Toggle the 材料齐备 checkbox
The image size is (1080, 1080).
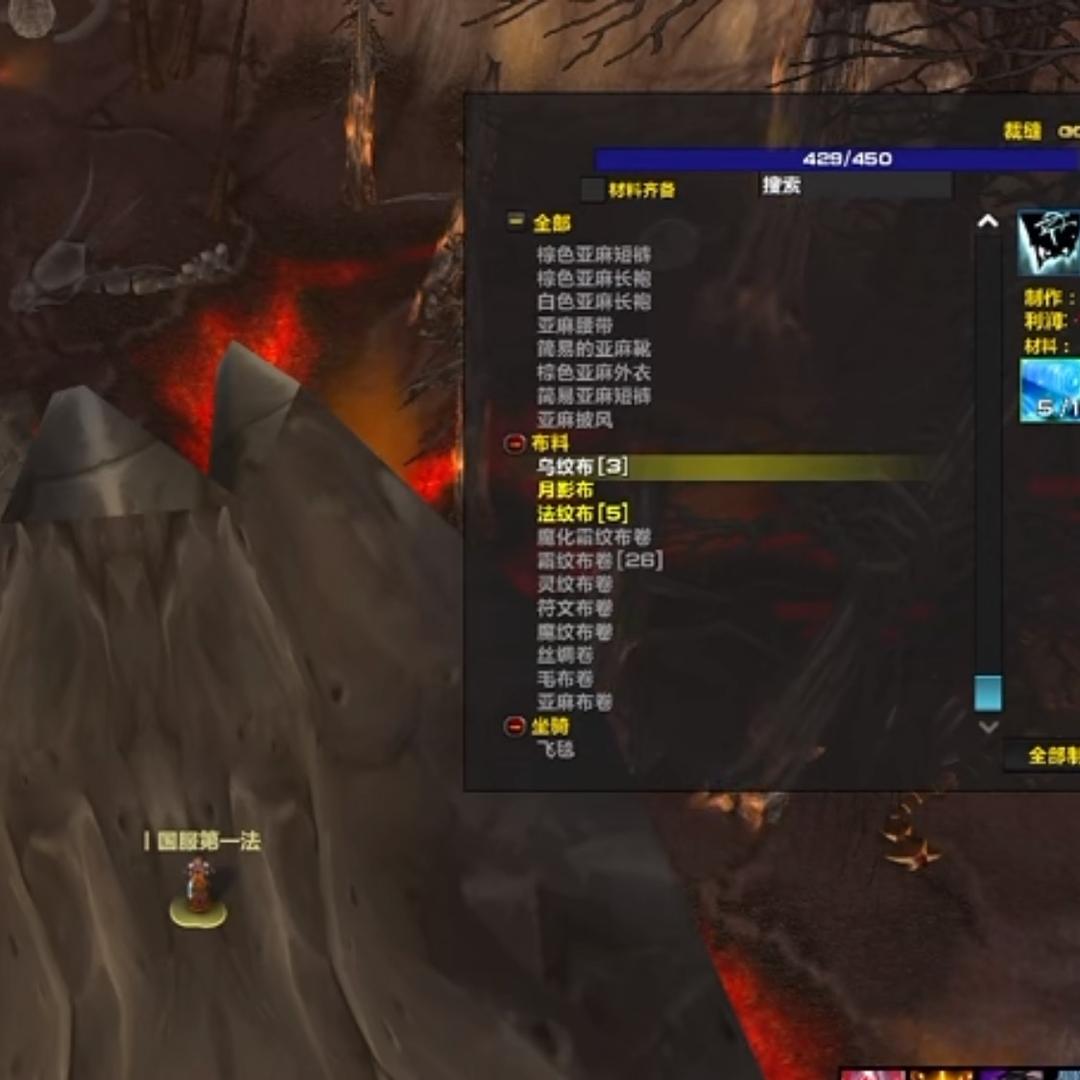[593, 189]
